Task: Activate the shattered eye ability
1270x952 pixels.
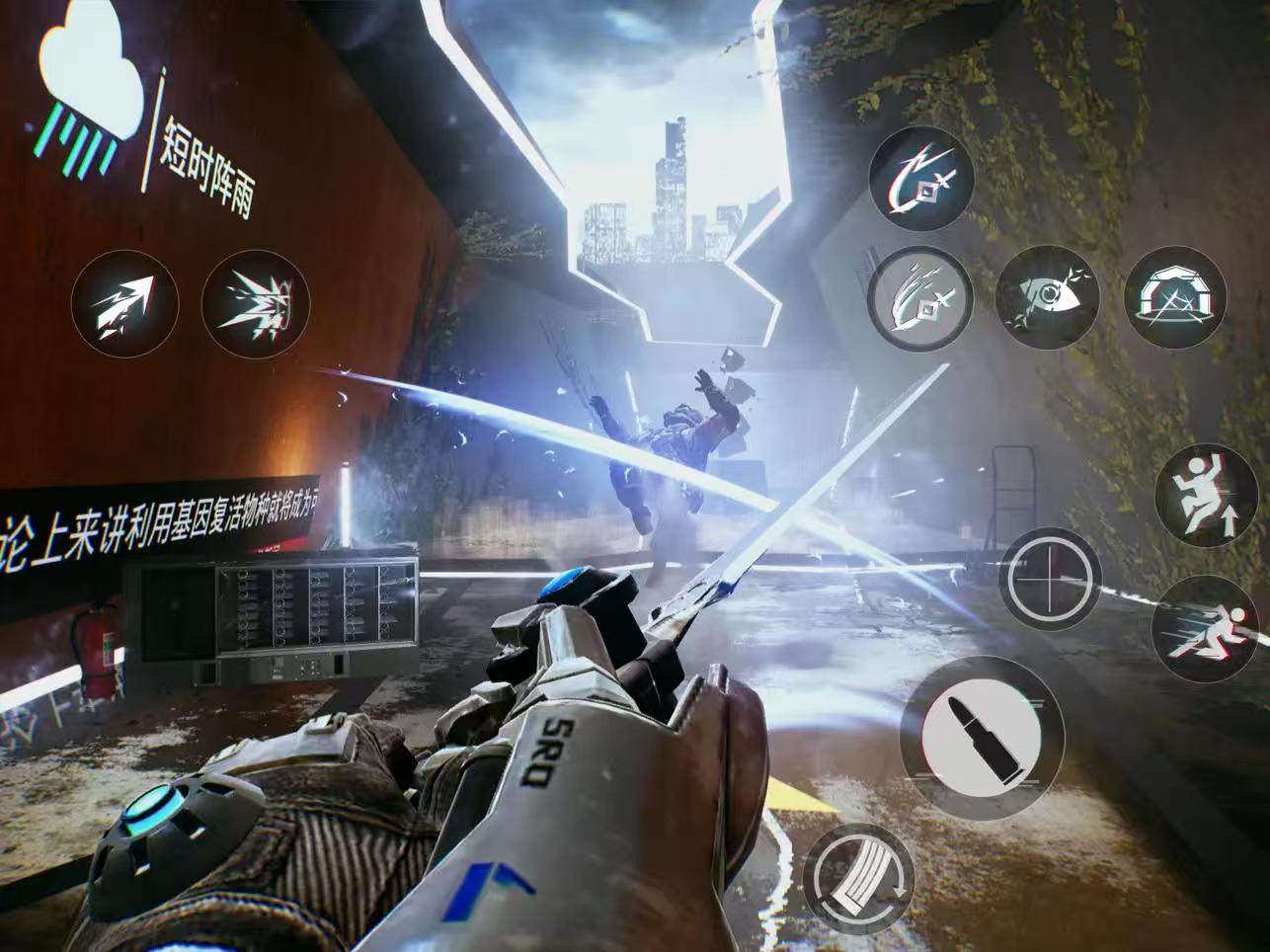Action: pyautogui.click(x=1048, y=297)
